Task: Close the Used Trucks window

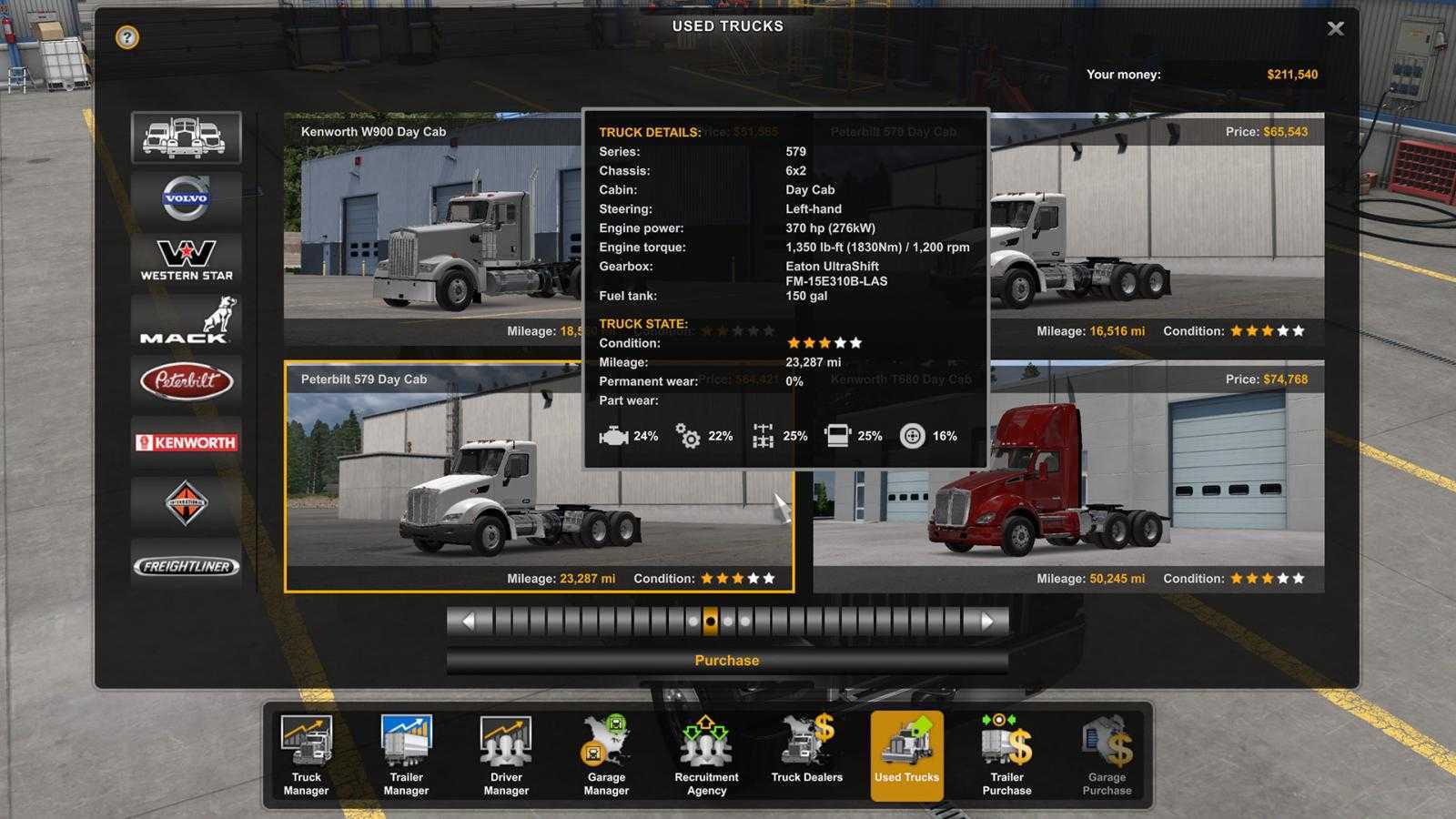Action: click(1335, 29)
